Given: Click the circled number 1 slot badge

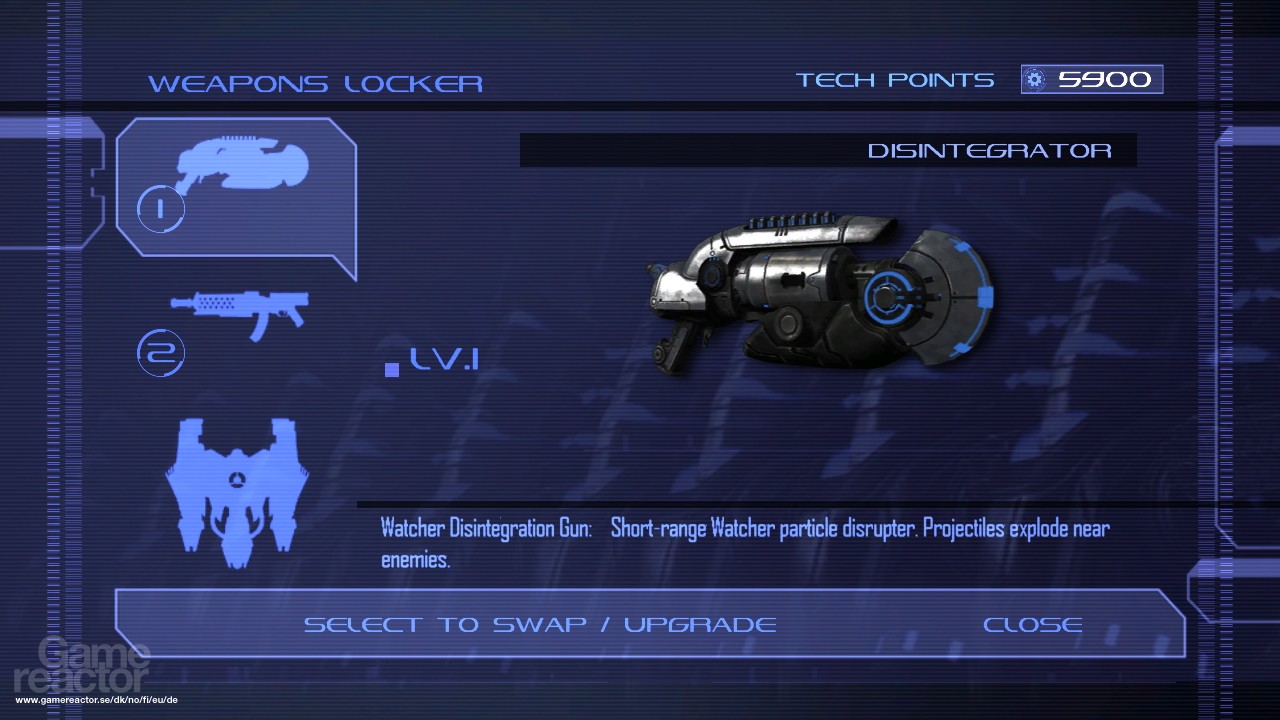Looking at the screenshot, I should (x=159, y=208).
